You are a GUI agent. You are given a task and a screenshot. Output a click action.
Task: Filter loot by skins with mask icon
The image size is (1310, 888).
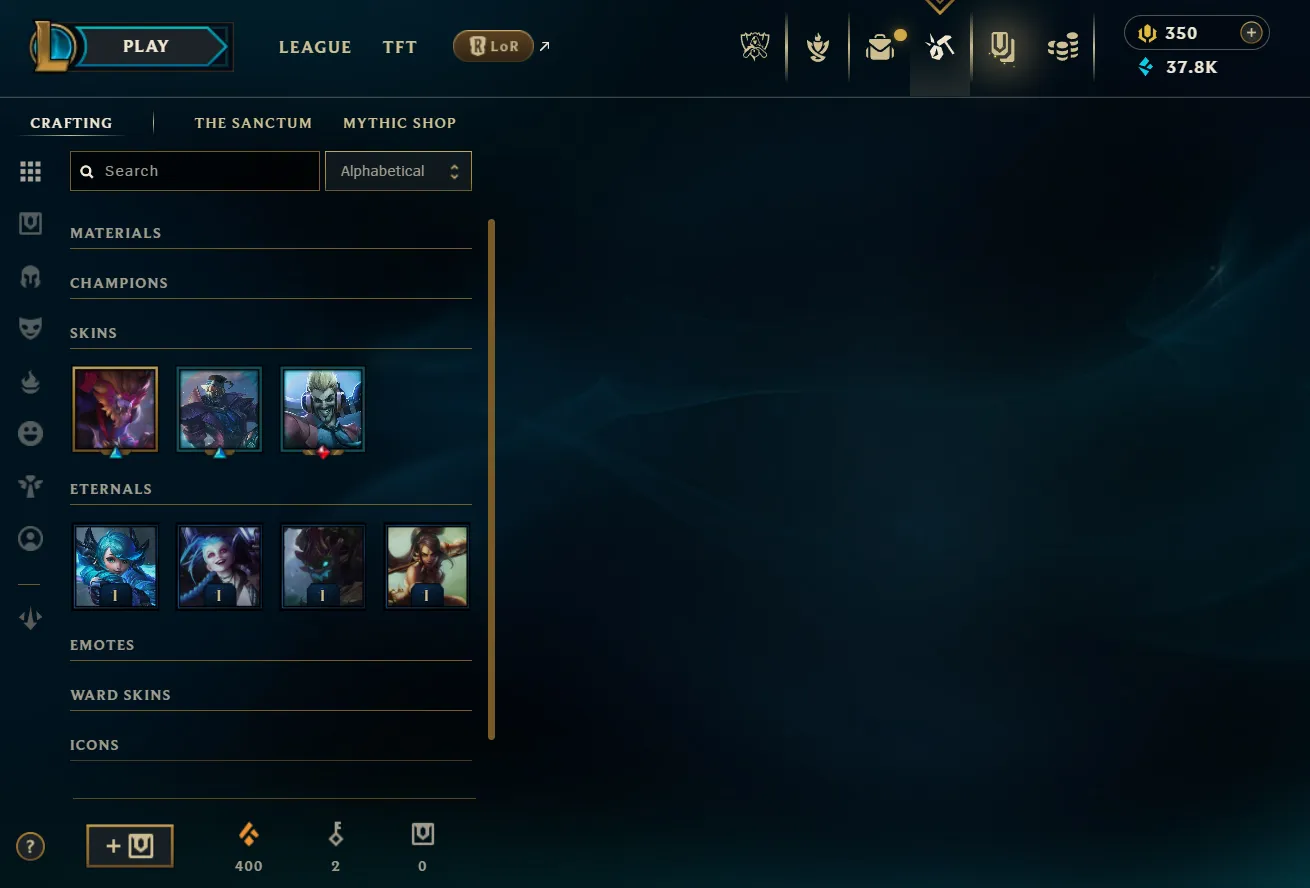pos(30,328)
